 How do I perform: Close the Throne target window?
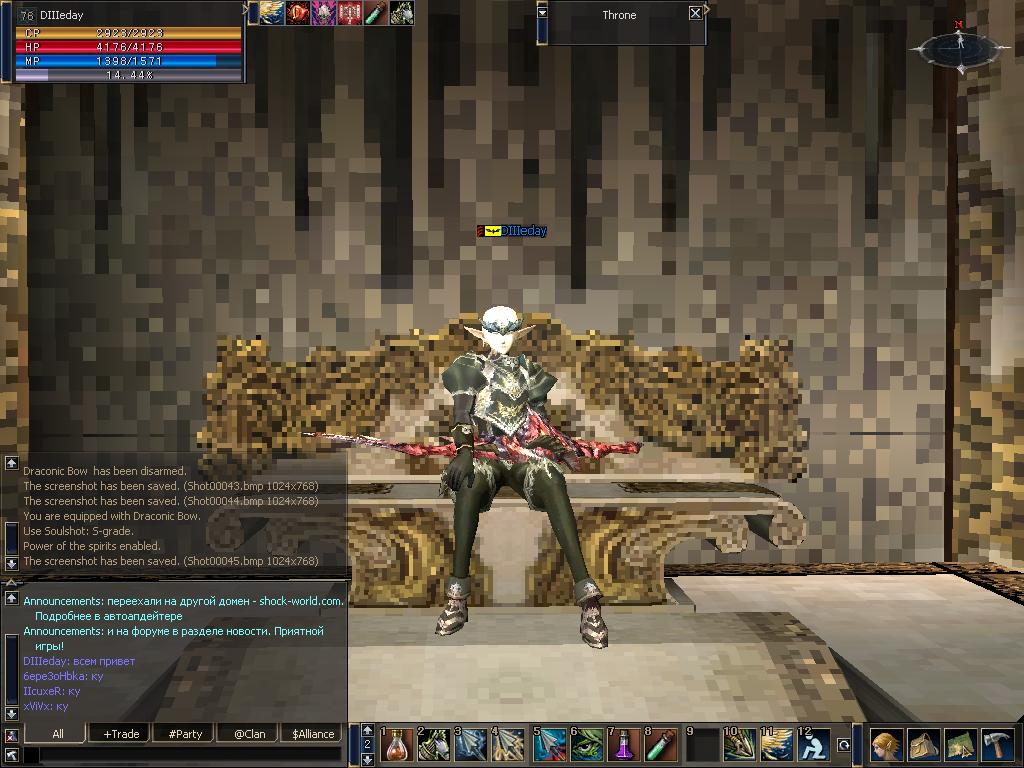[696, 13]
